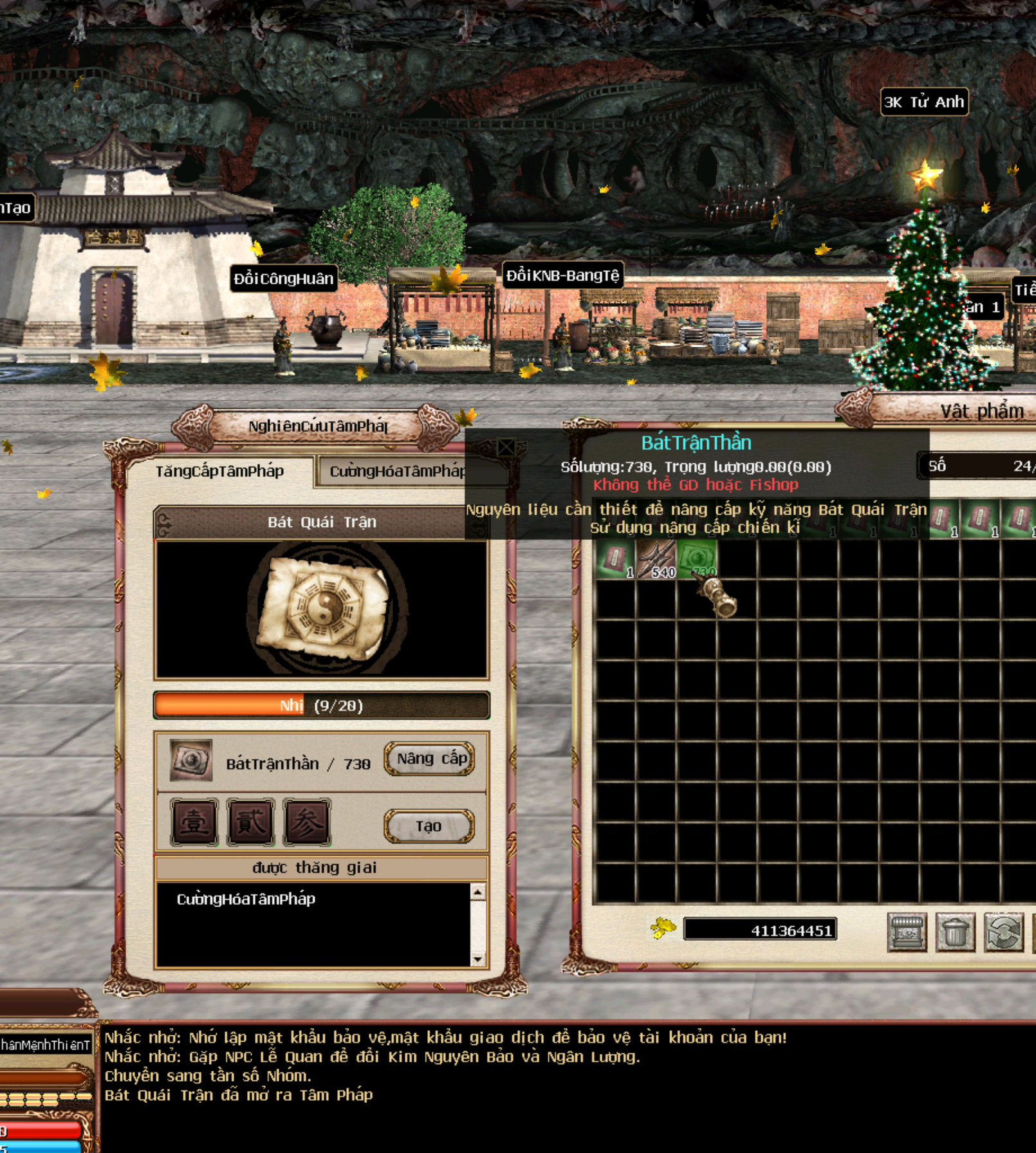Open the shop stall button in inventory

tap(907, 932)
